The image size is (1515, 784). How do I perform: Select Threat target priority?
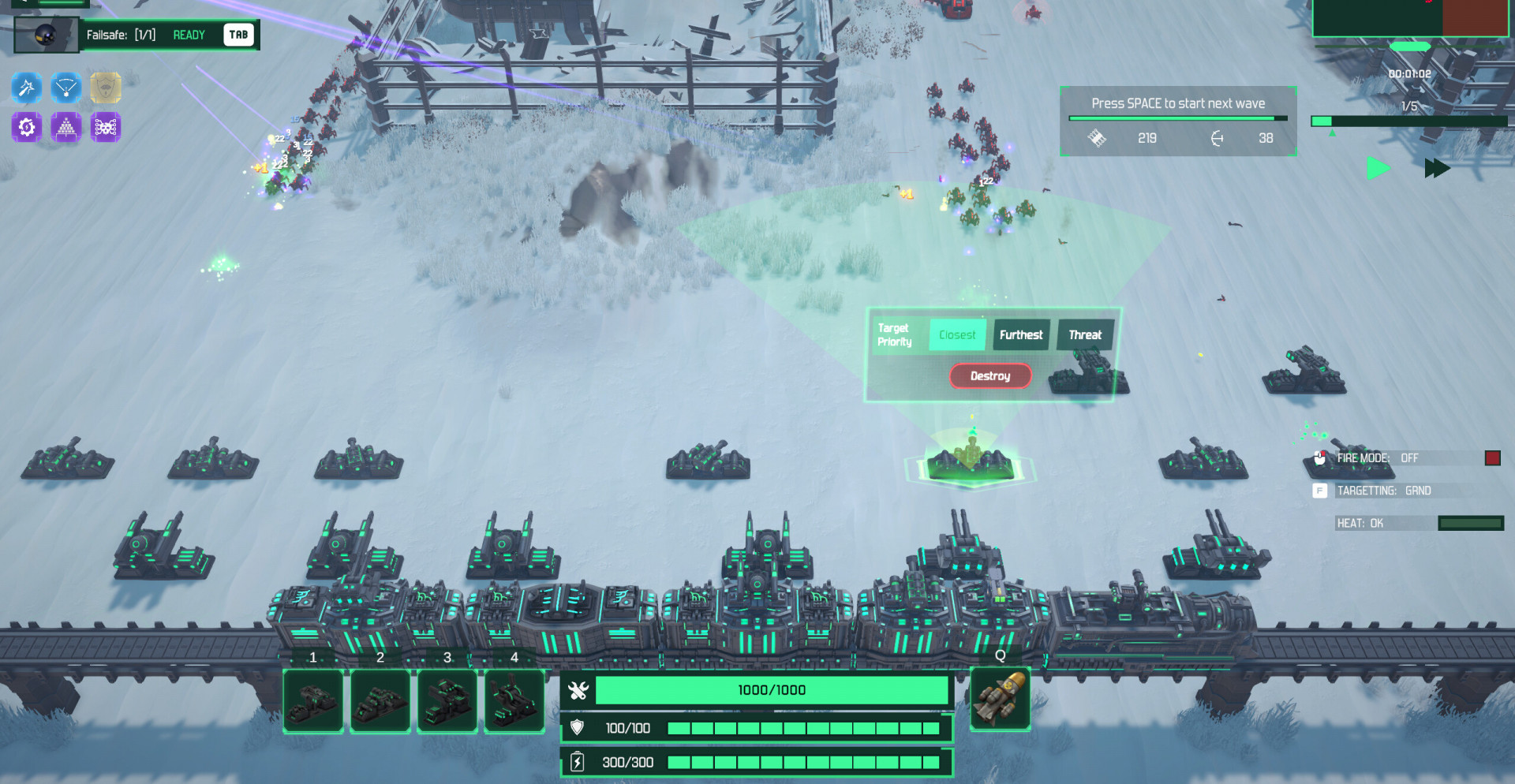[1085, 335]
